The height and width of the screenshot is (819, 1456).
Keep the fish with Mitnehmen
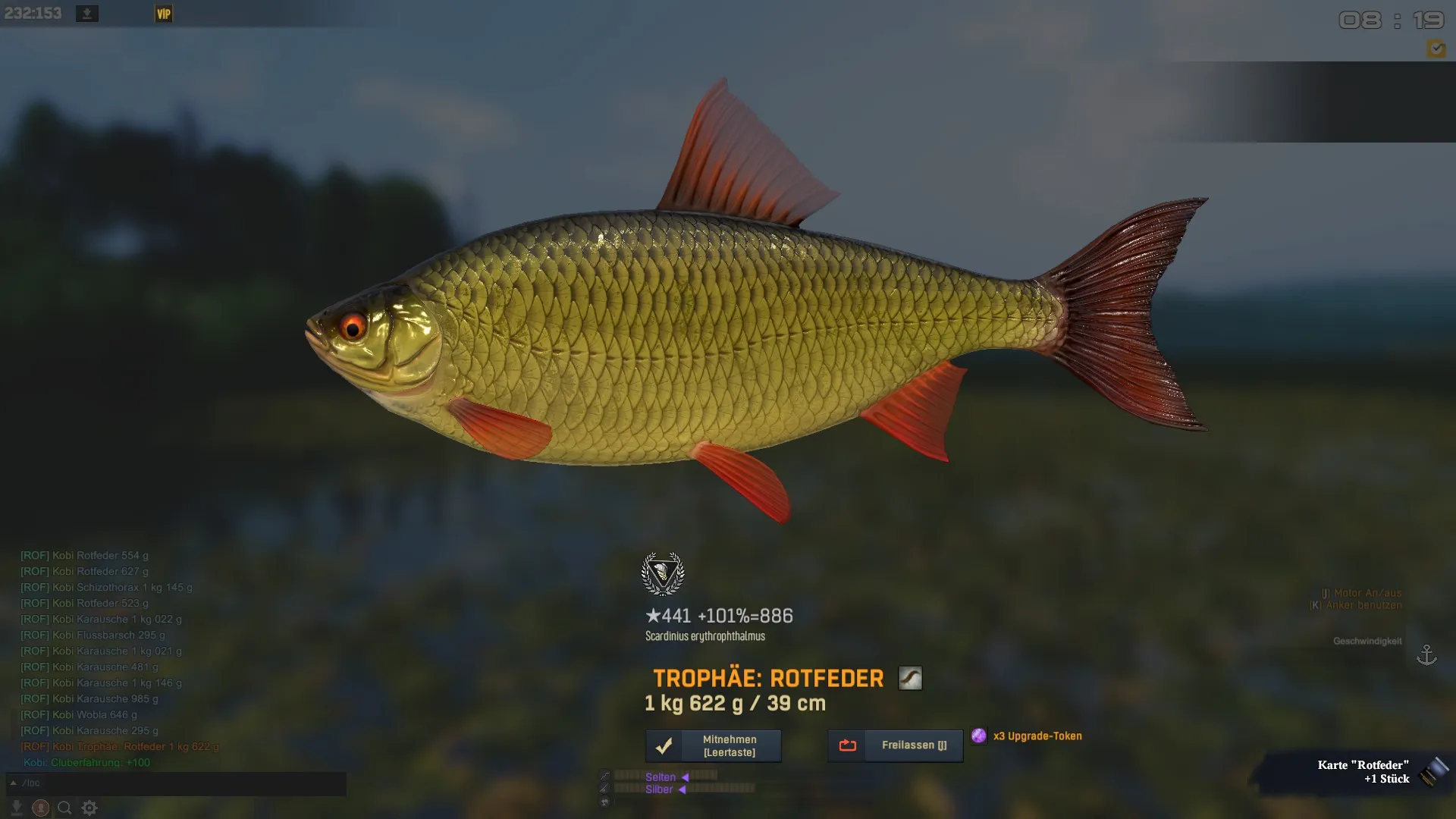click(713, 745)
